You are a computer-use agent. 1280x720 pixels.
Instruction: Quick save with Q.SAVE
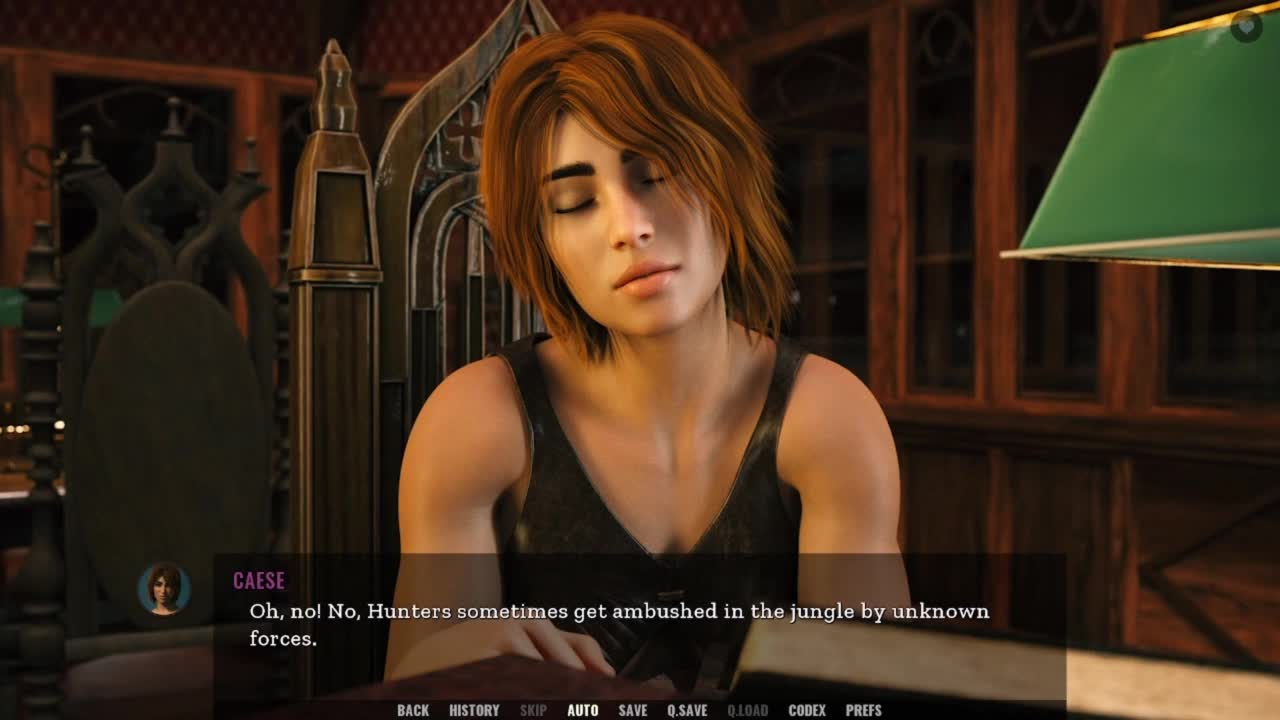[x=687, y=710]
